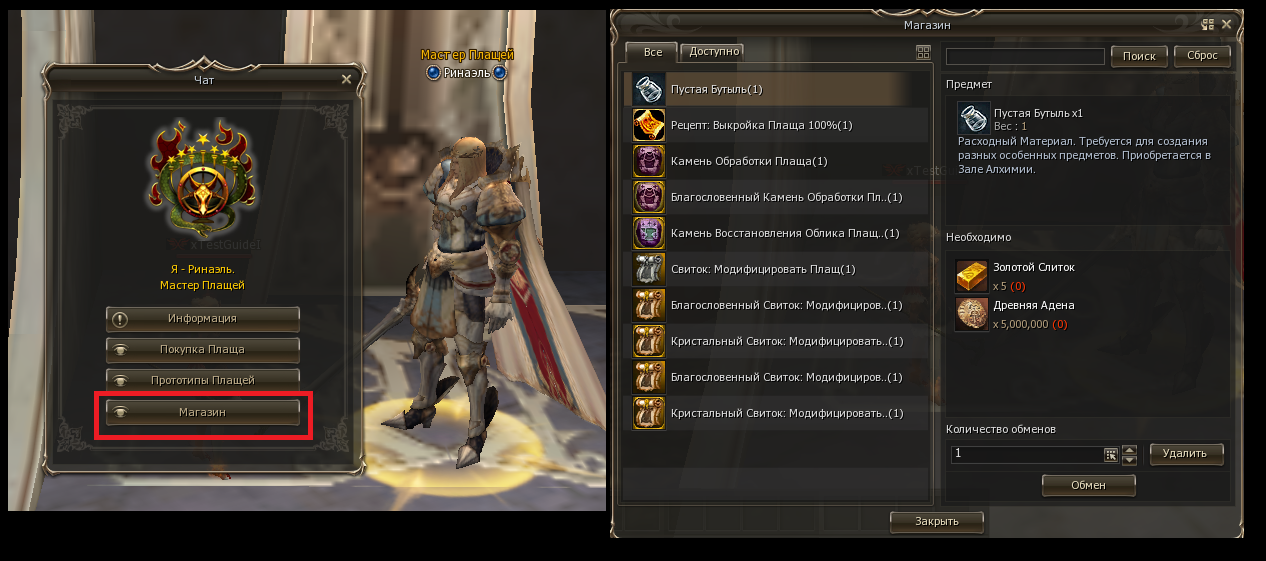Click the Закрыть button

[x=937, y=521]
